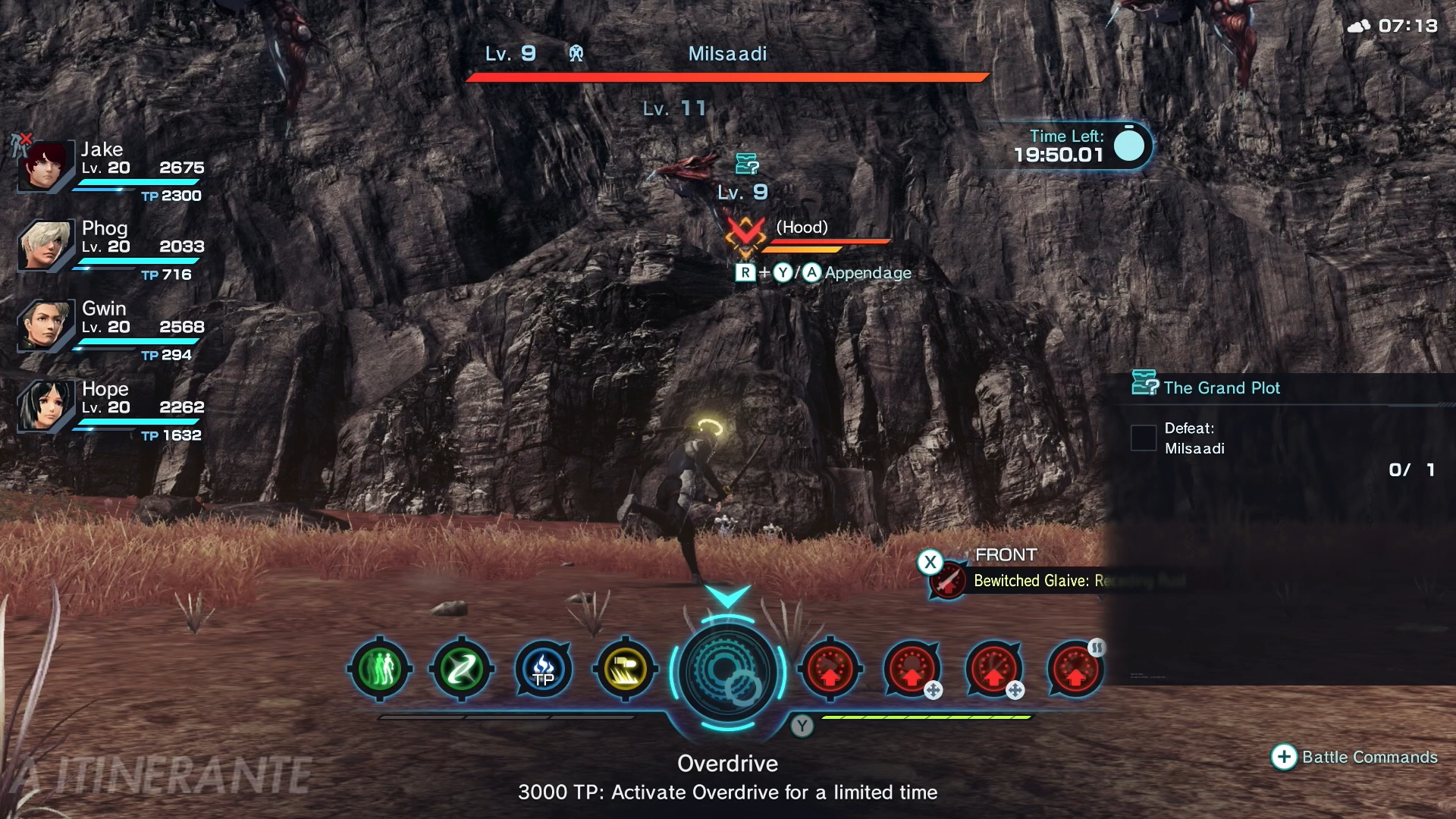This screenshot has width=1456, height=819.
Task: Toggle the Defeat Milsaadi objective checkbox
Action: 1143,438
